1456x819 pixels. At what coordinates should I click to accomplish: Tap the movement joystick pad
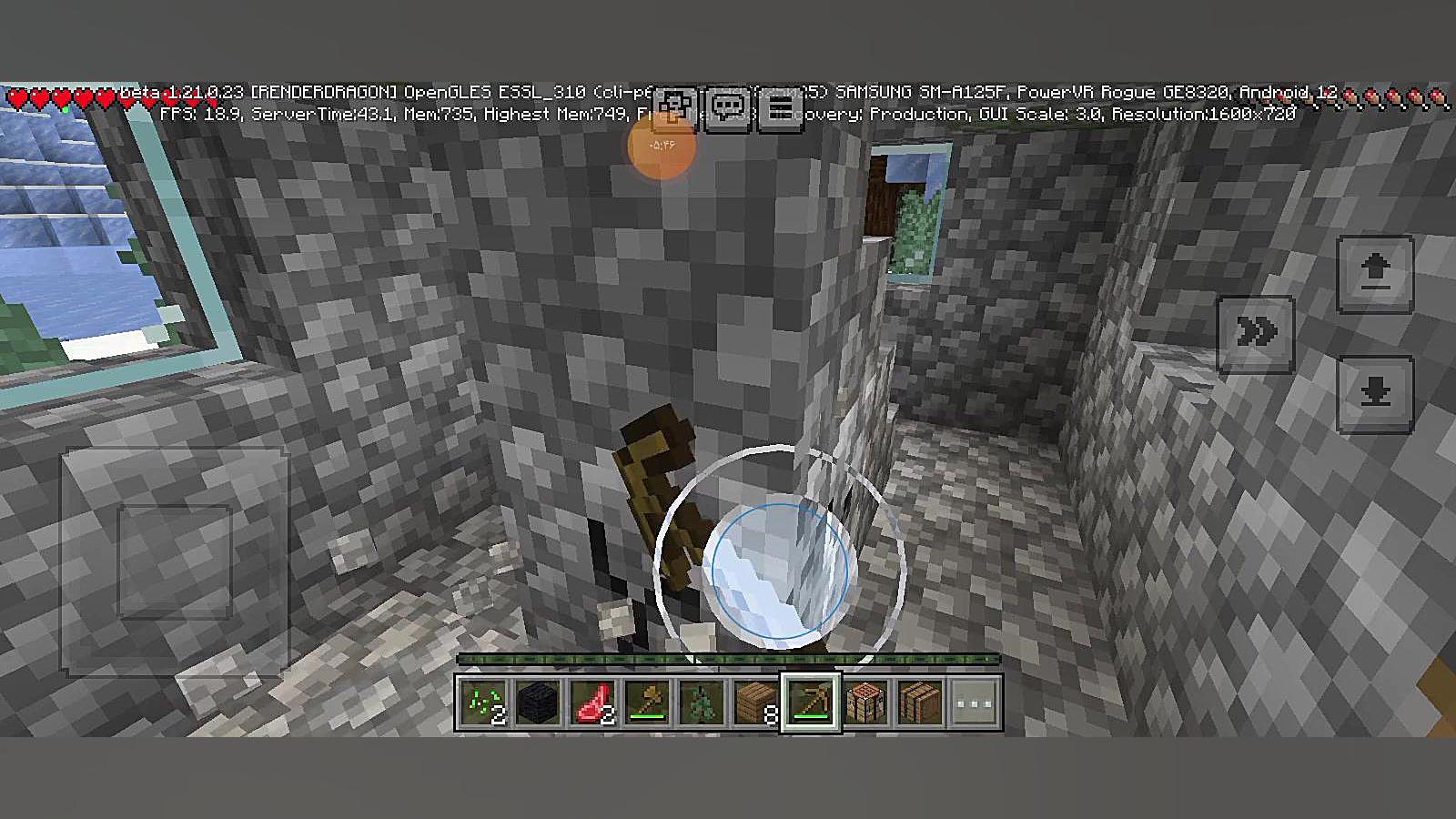174,561
